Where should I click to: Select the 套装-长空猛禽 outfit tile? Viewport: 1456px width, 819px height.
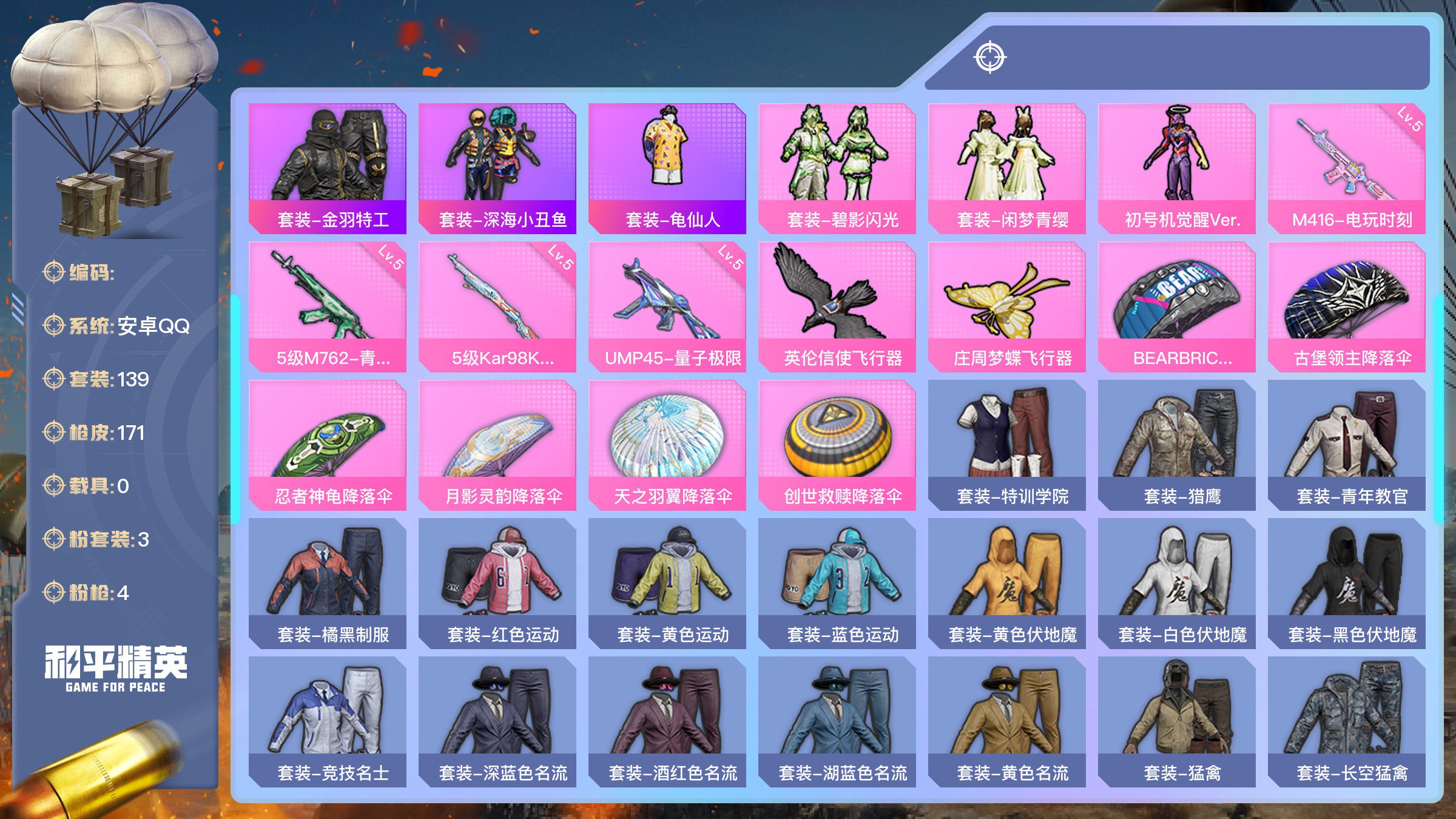(1347, 721)
